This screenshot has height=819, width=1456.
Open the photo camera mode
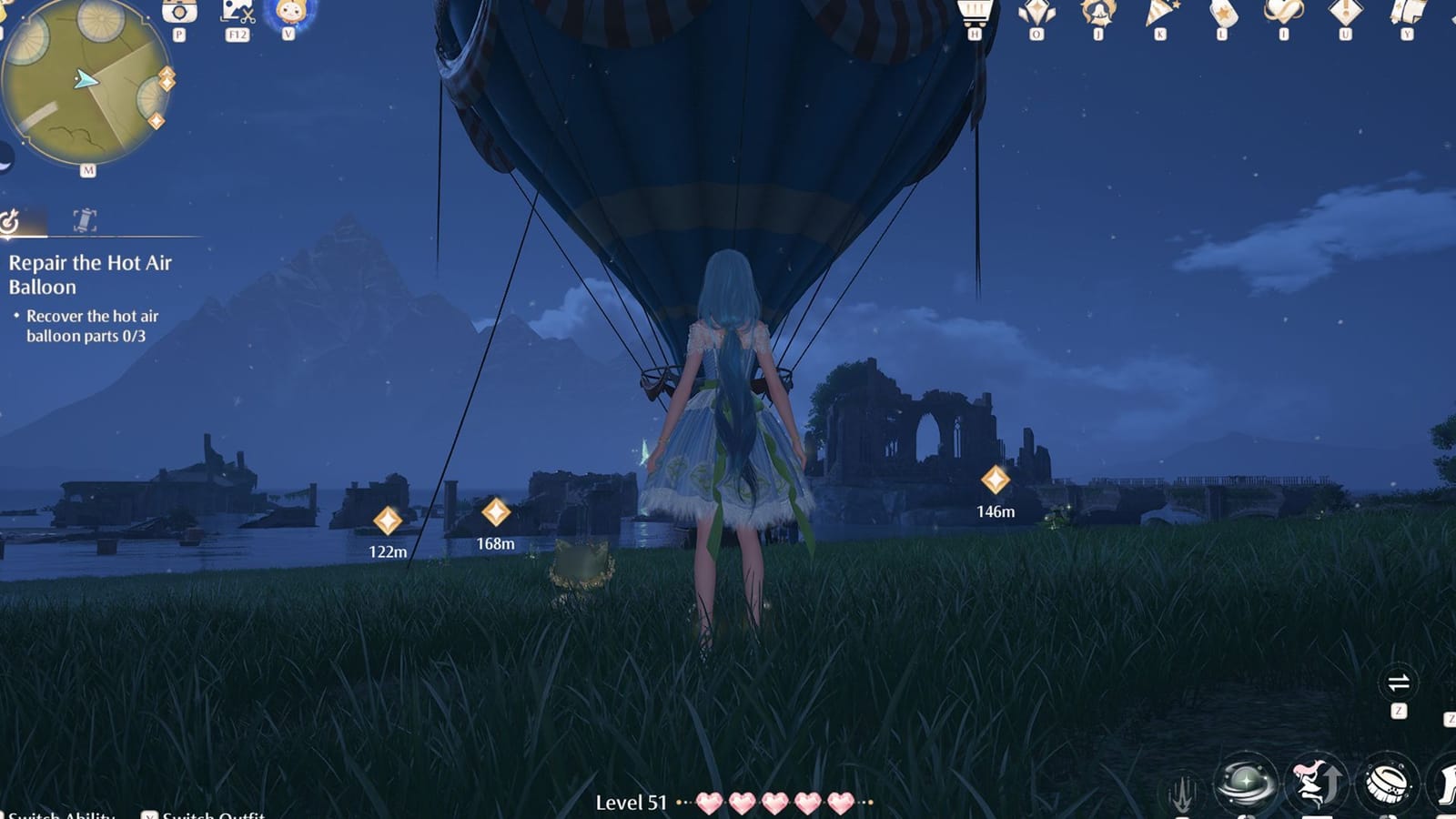click(x=177, y=15)
